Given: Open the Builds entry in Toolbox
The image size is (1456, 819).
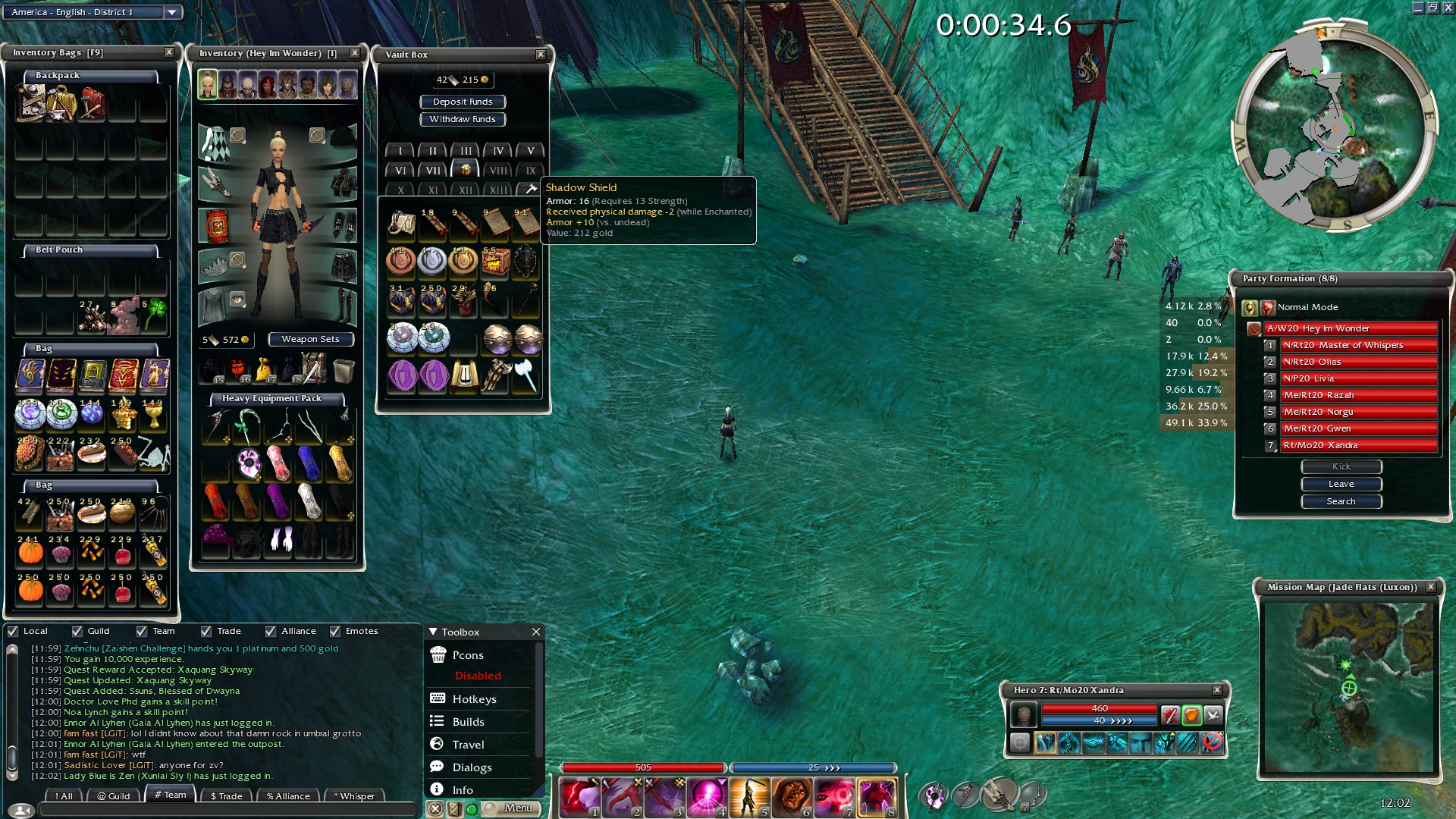Looking at the screenshot, I should (x=468, y=722).
